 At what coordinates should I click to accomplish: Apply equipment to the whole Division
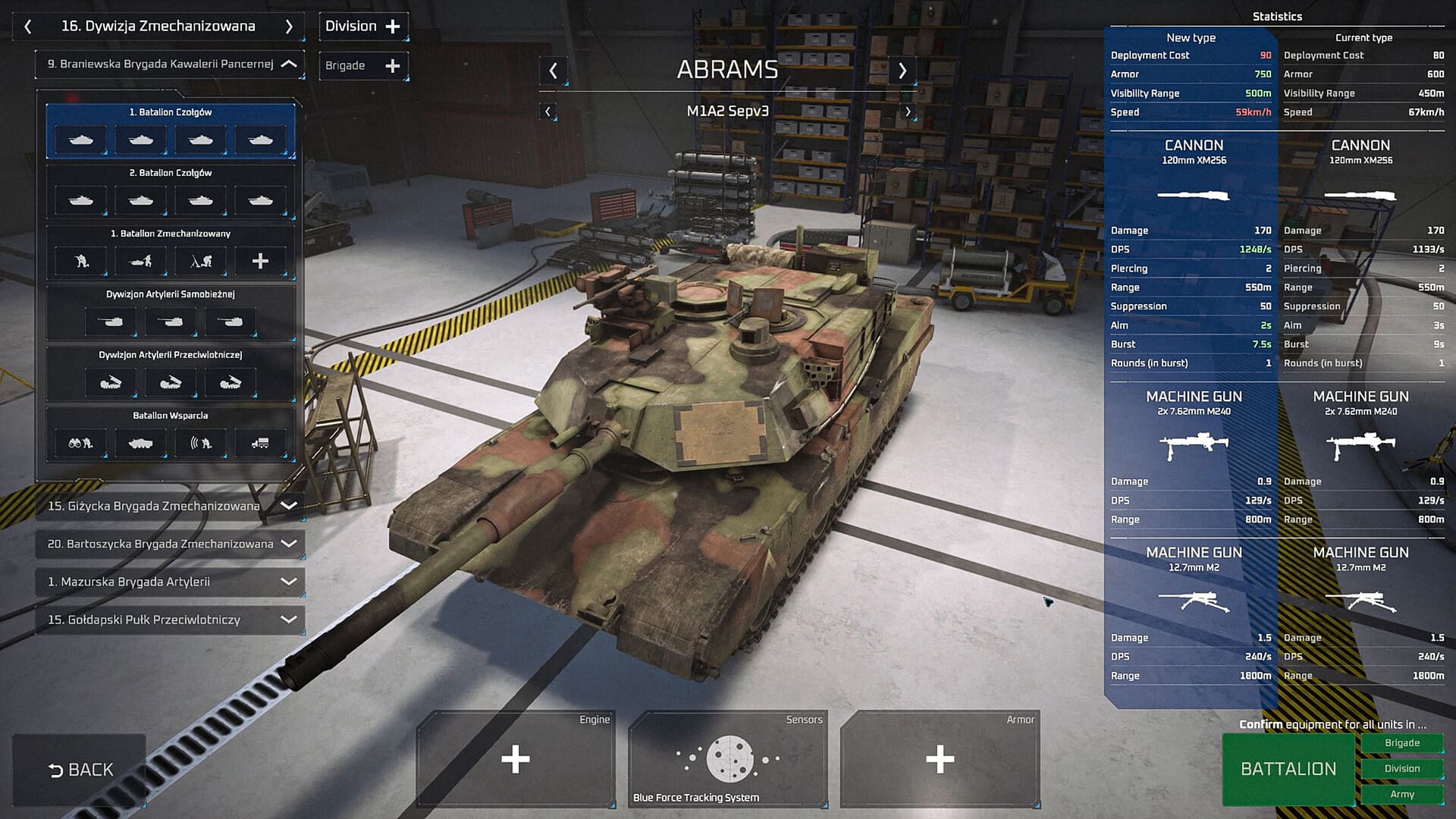(1401, 769)
